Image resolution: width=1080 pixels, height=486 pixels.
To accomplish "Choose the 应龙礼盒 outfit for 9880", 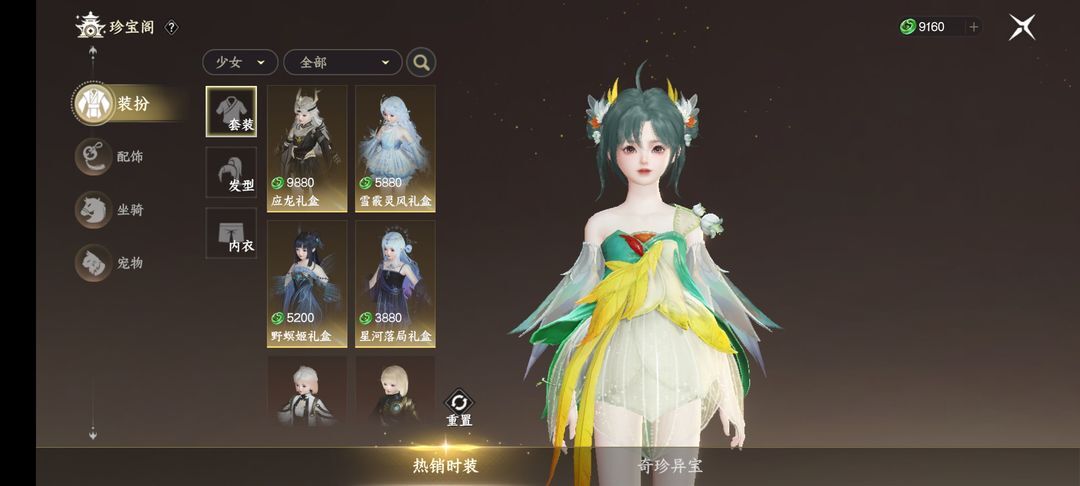I will 307,147.
